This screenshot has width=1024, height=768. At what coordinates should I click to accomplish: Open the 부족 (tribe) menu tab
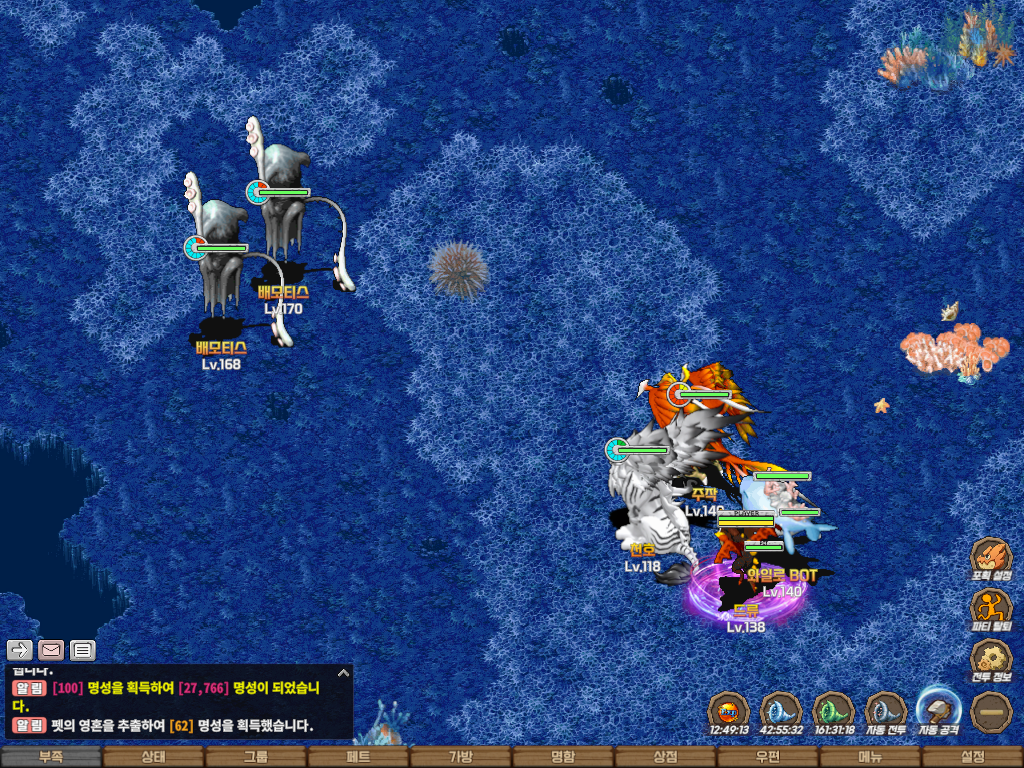click(51, 757)
